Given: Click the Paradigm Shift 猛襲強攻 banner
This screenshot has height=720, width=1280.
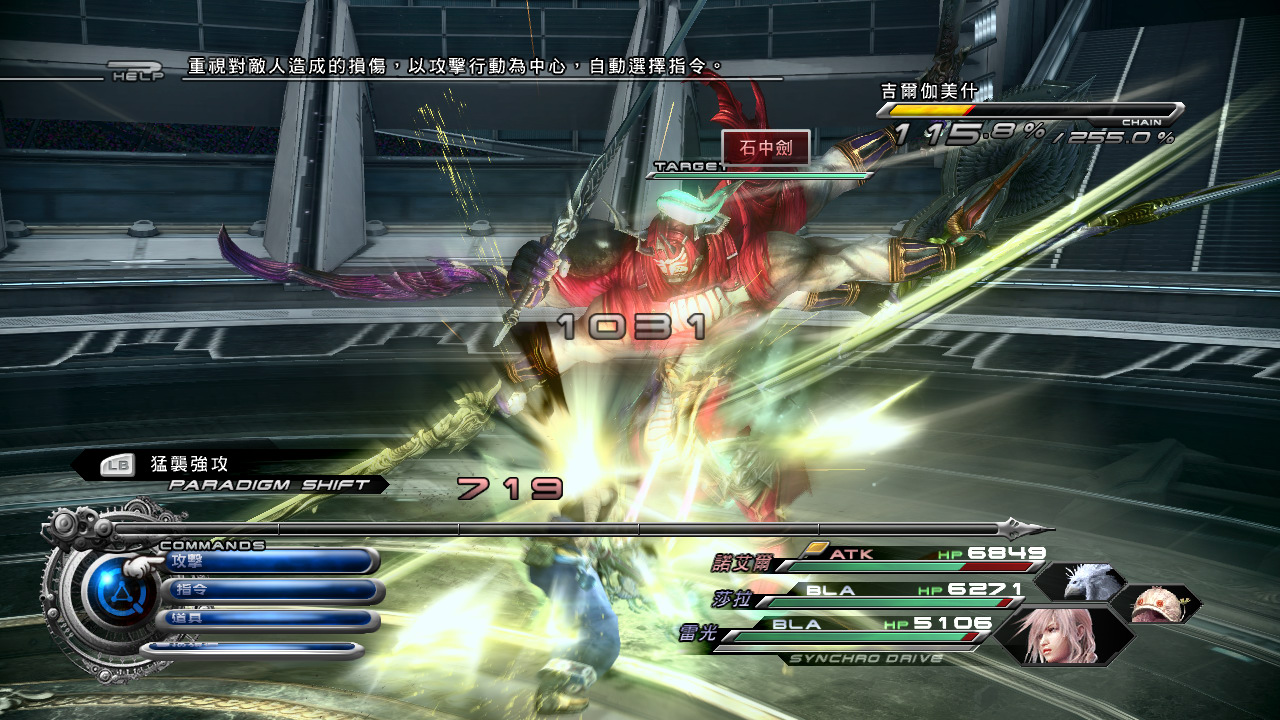Looking at the screenshot, I should pos(230,474).
